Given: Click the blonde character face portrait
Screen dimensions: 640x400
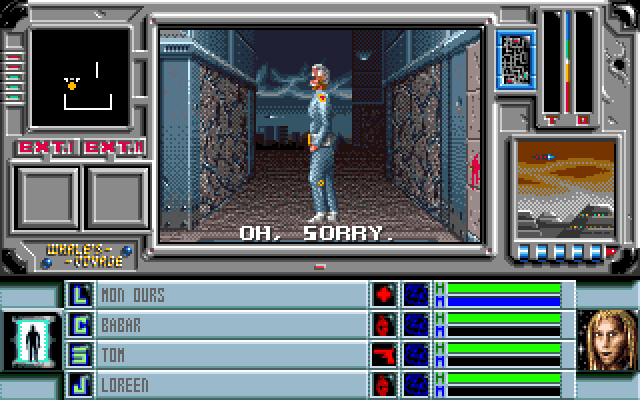Looking at the screenshot, I should pos(607,339).
